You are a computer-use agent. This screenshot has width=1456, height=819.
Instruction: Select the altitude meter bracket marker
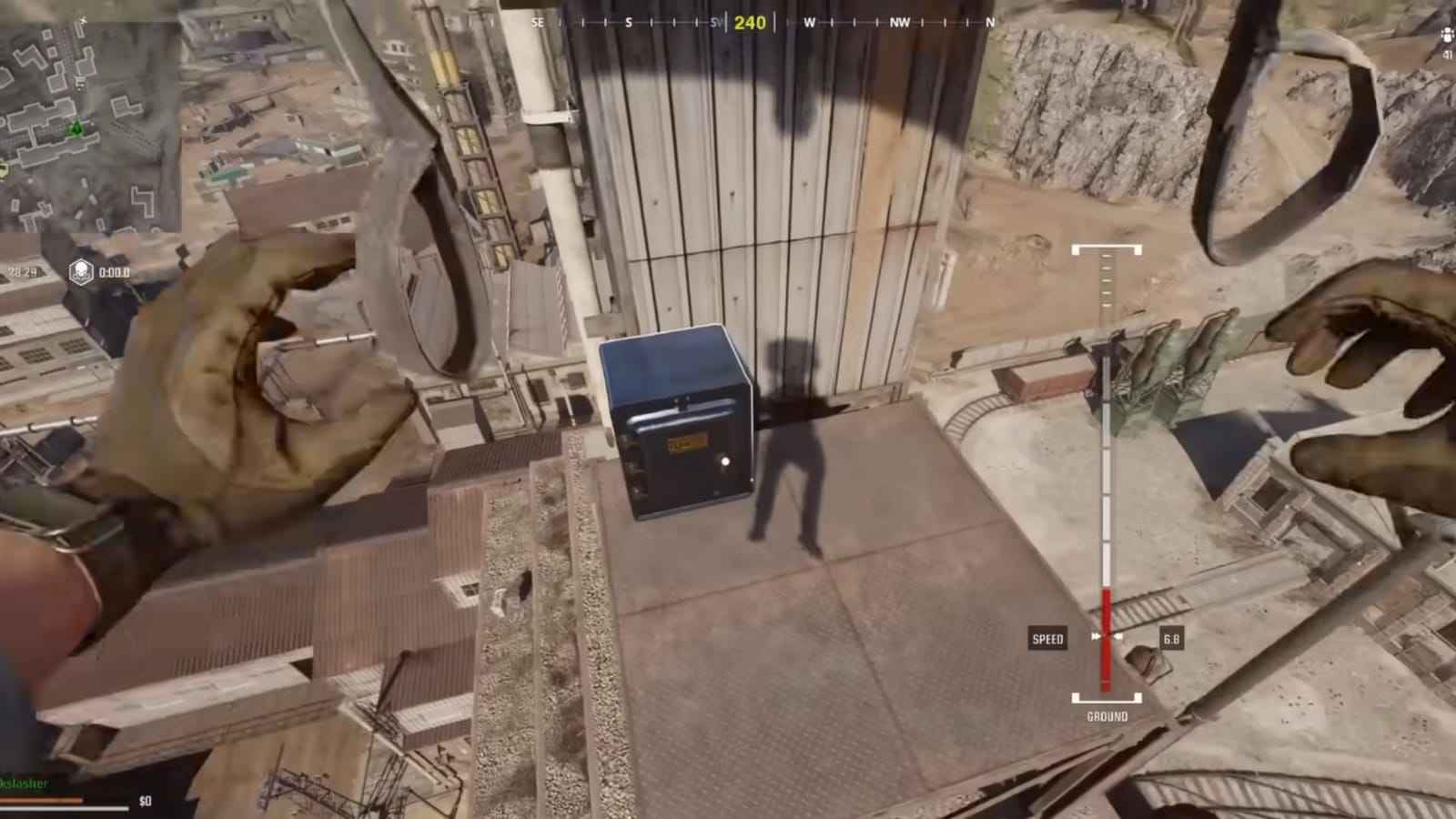(1107, 246)
